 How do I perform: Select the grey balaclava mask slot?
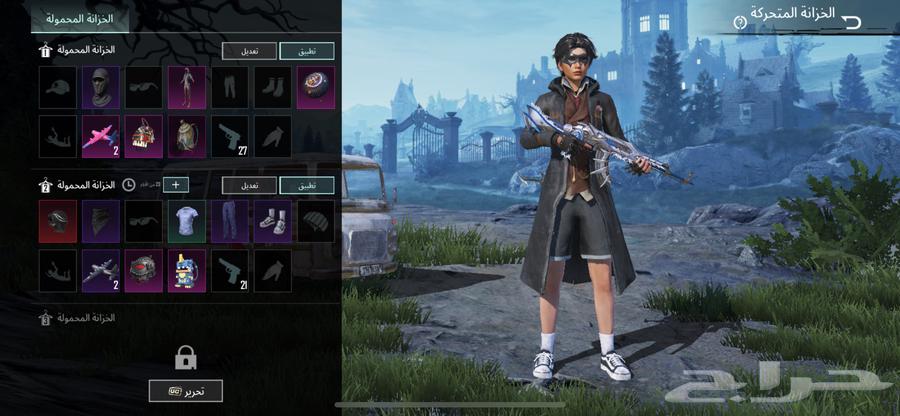coord(100,87)
